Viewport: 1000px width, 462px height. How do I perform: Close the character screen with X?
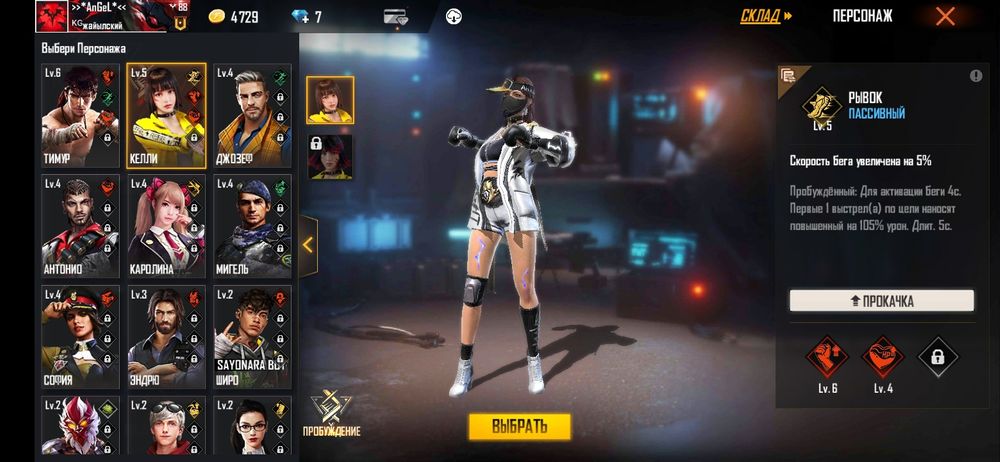pyautogui.click(x=945, y=16)
